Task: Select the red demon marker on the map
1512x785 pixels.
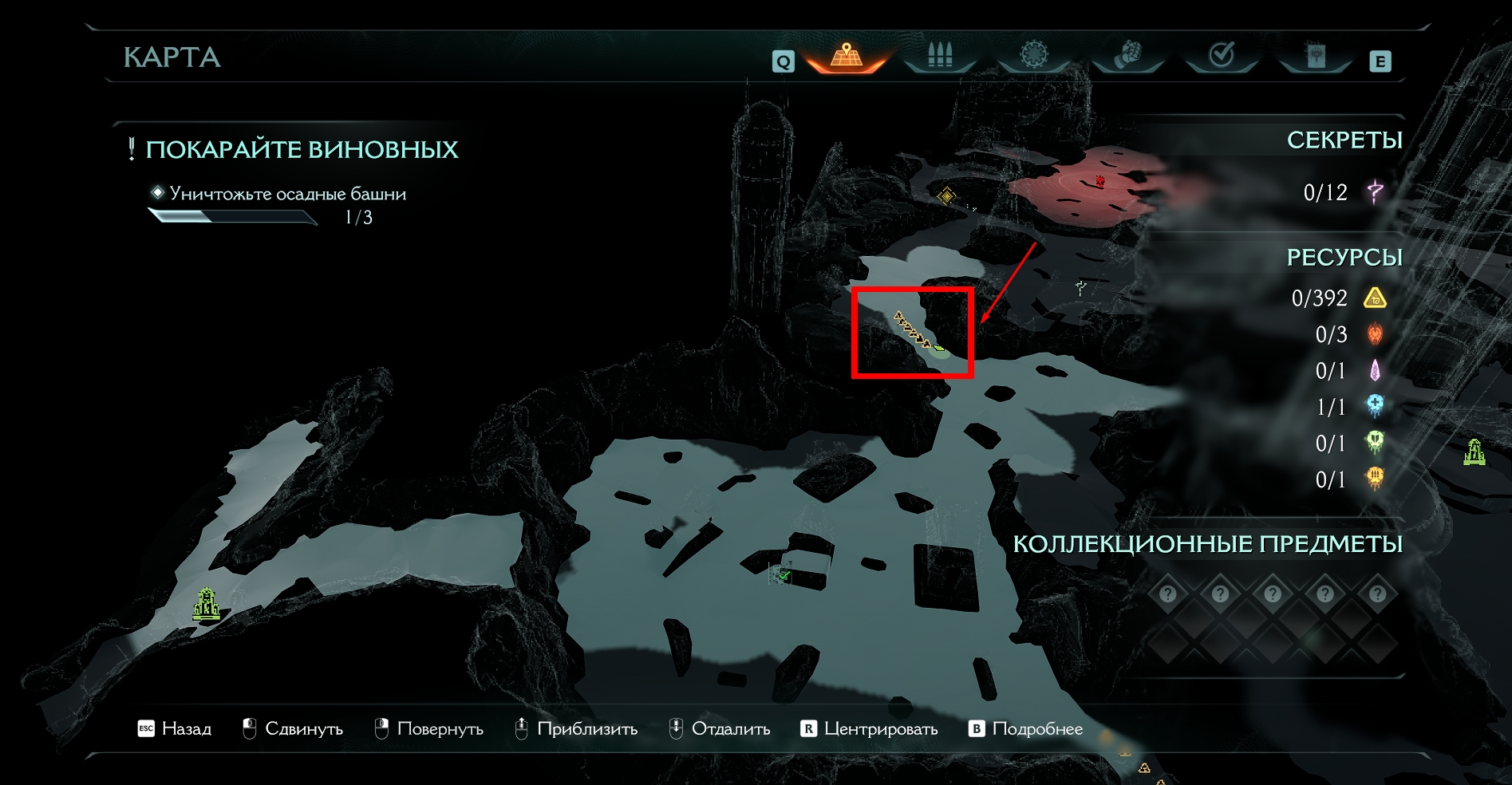Action: (x=1100, y=181)
